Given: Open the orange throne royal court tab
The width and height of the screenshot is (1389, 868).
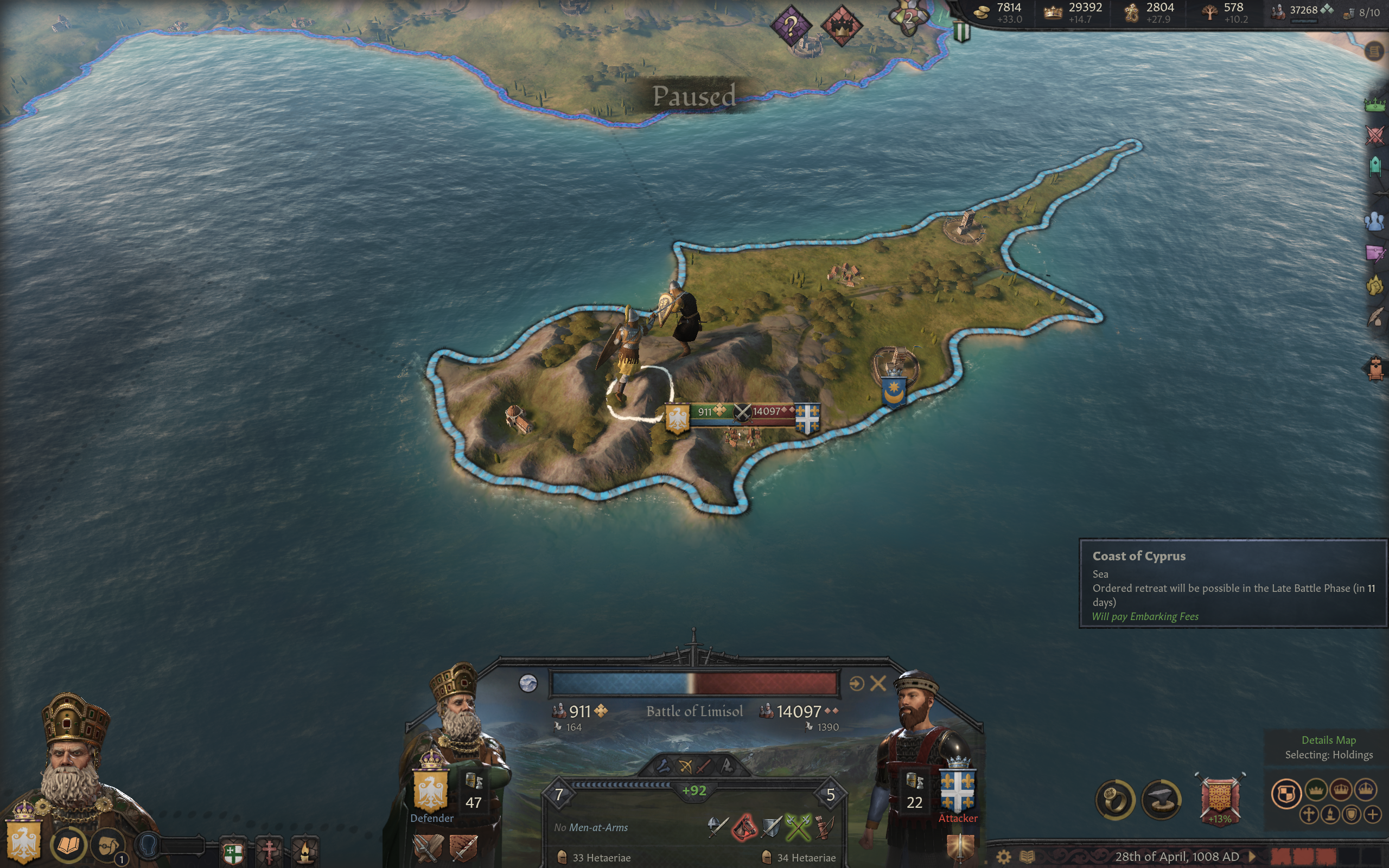Looking at the screenshot, I should [1375, 369].
